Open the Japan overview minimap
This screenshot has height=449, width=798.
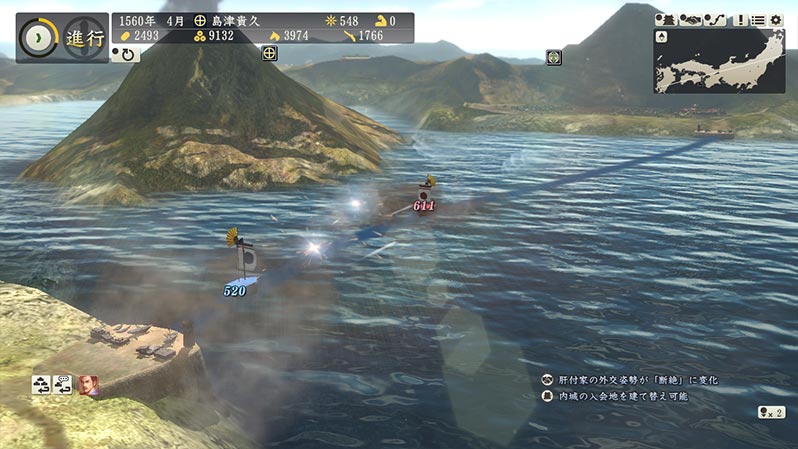point(720,60)
